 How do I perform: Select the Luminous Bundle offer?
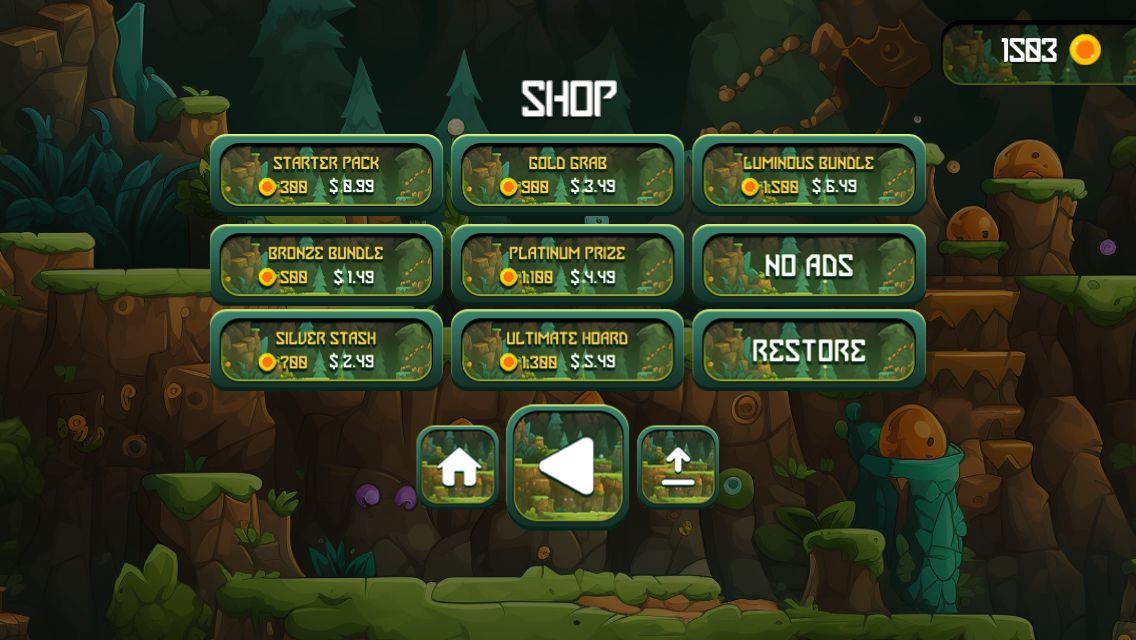pyautogui.click(x=808, y=175)
